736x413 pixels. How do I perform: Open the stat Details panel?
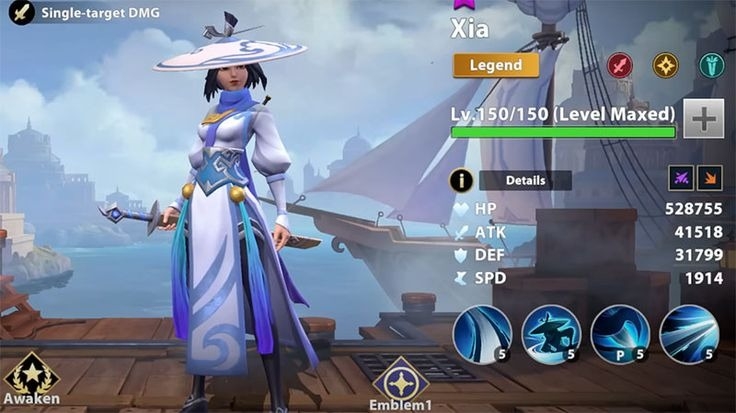click(525, 181)
